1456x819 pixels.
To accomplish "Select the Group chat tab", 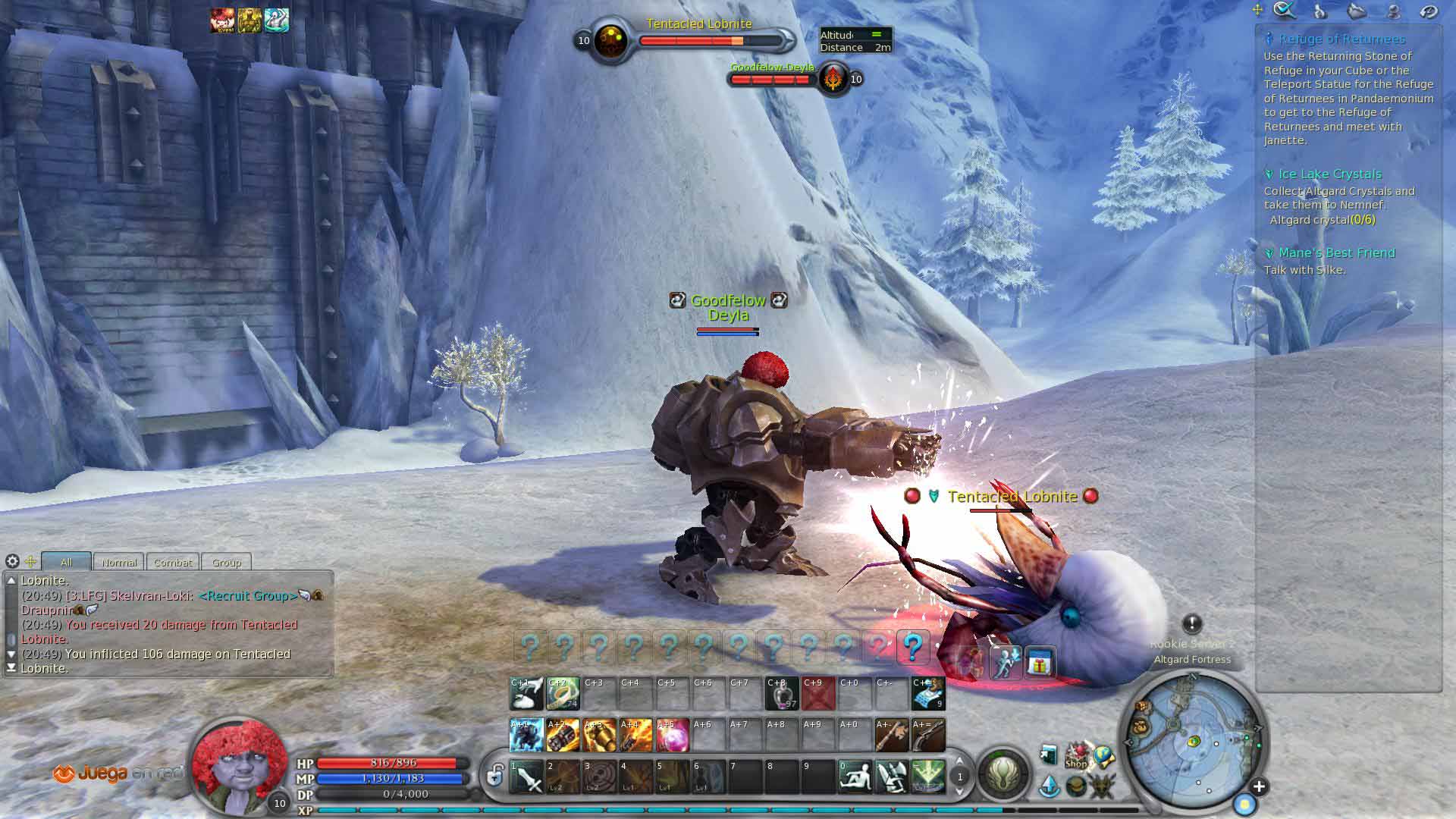I will 226,562.
